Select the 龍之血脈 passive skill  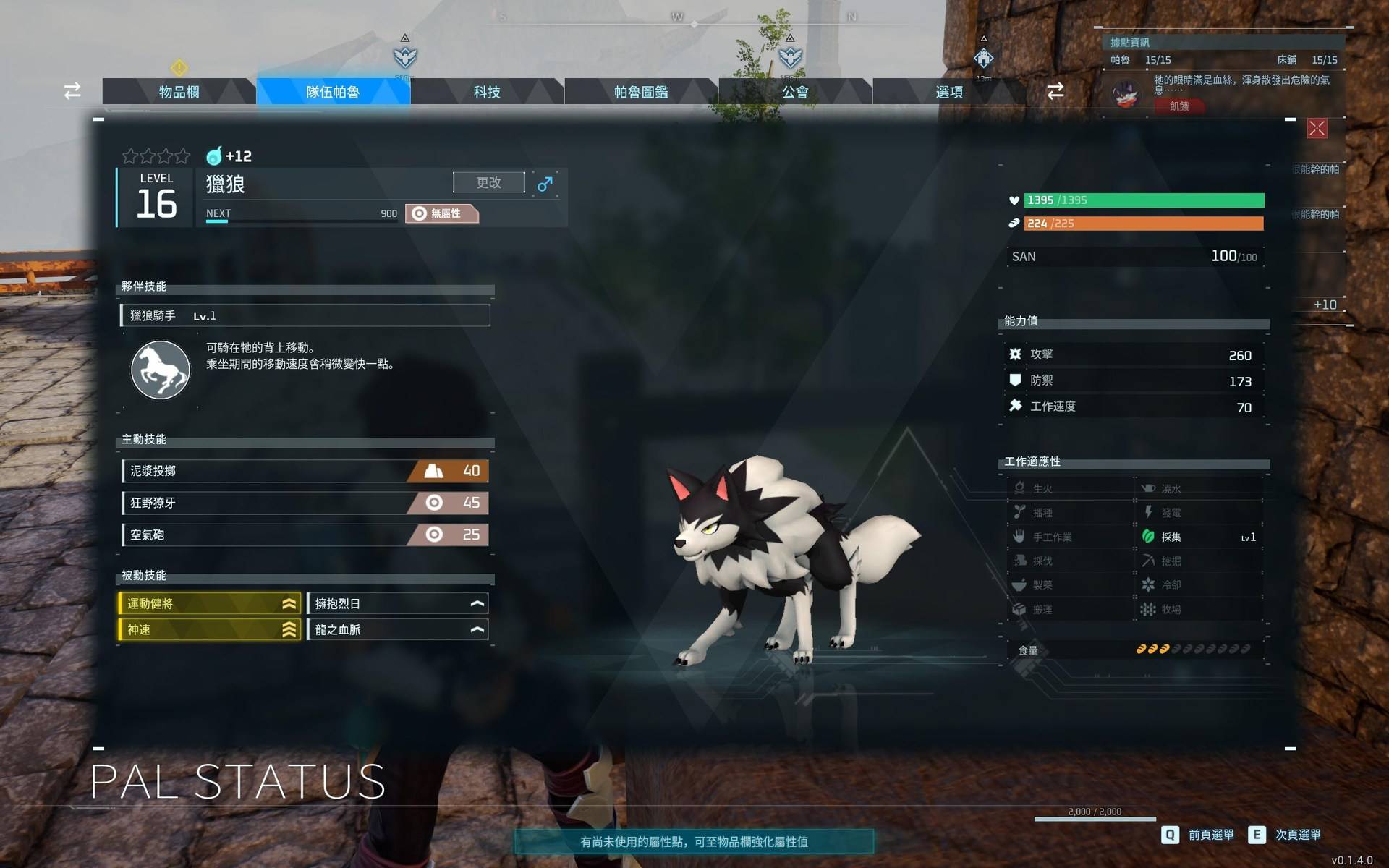tap(398, 630)
